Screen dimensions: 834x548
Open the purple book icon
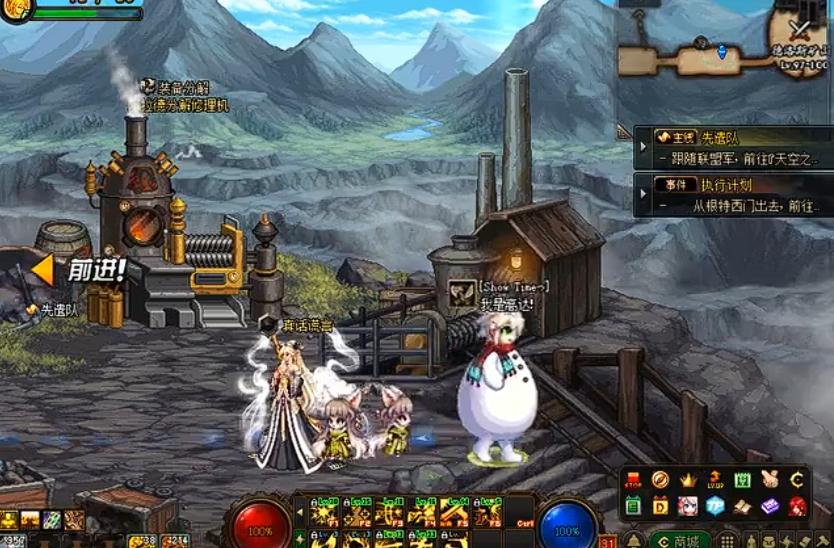coord(769,506)
